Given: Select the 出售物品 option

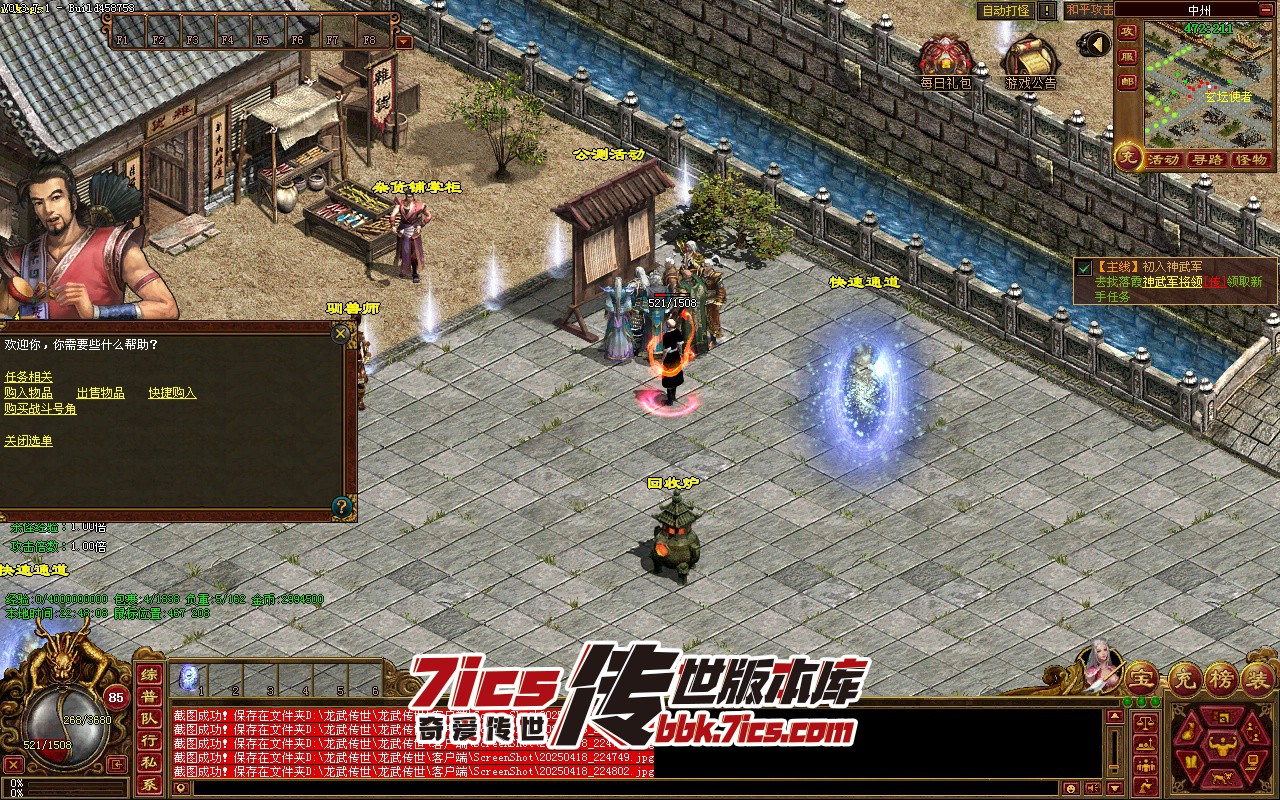Looking at the screenshot, I should point(100,393).
